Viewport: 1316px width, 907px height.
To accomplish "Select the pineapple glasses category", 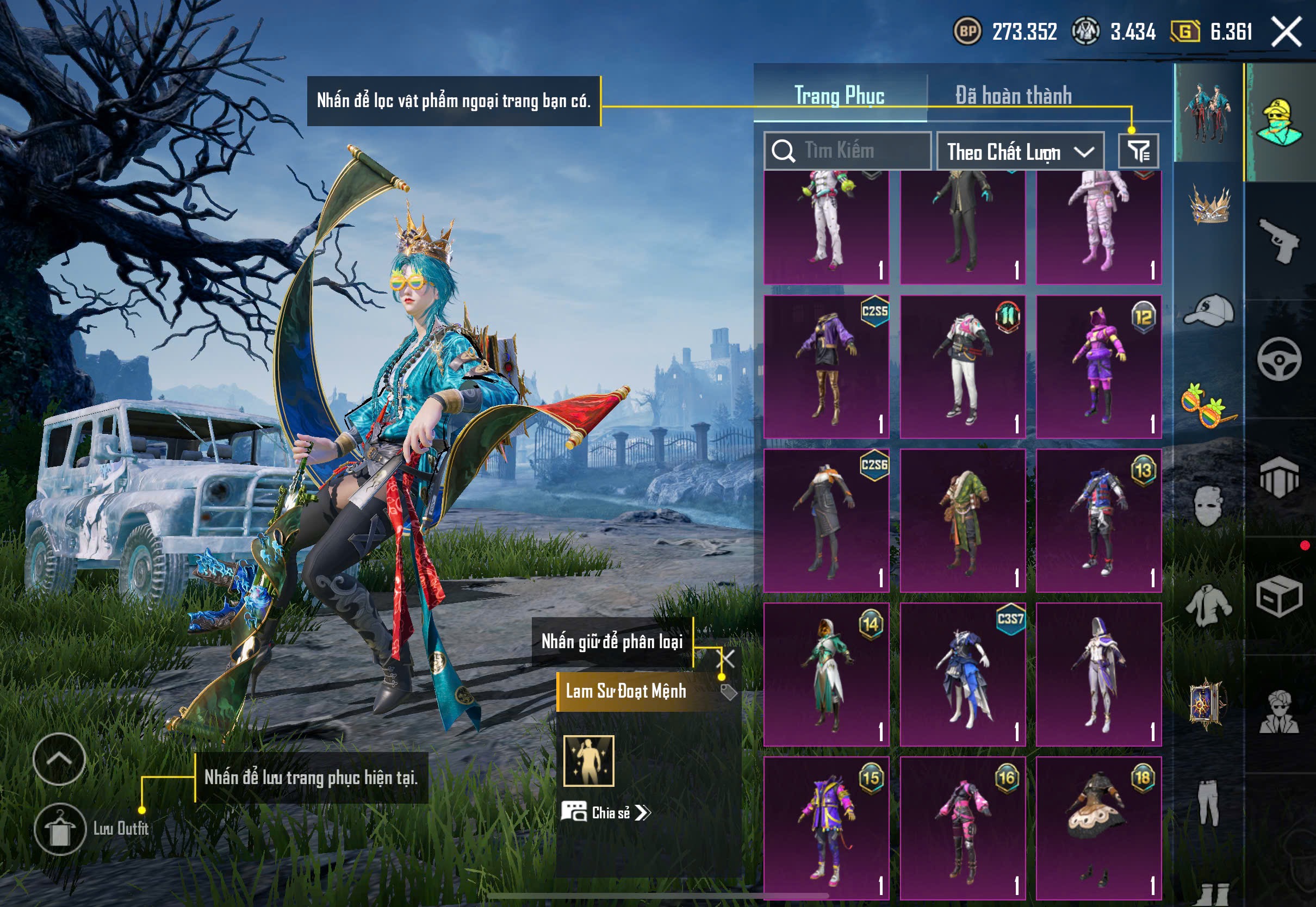I will 1209,406.
